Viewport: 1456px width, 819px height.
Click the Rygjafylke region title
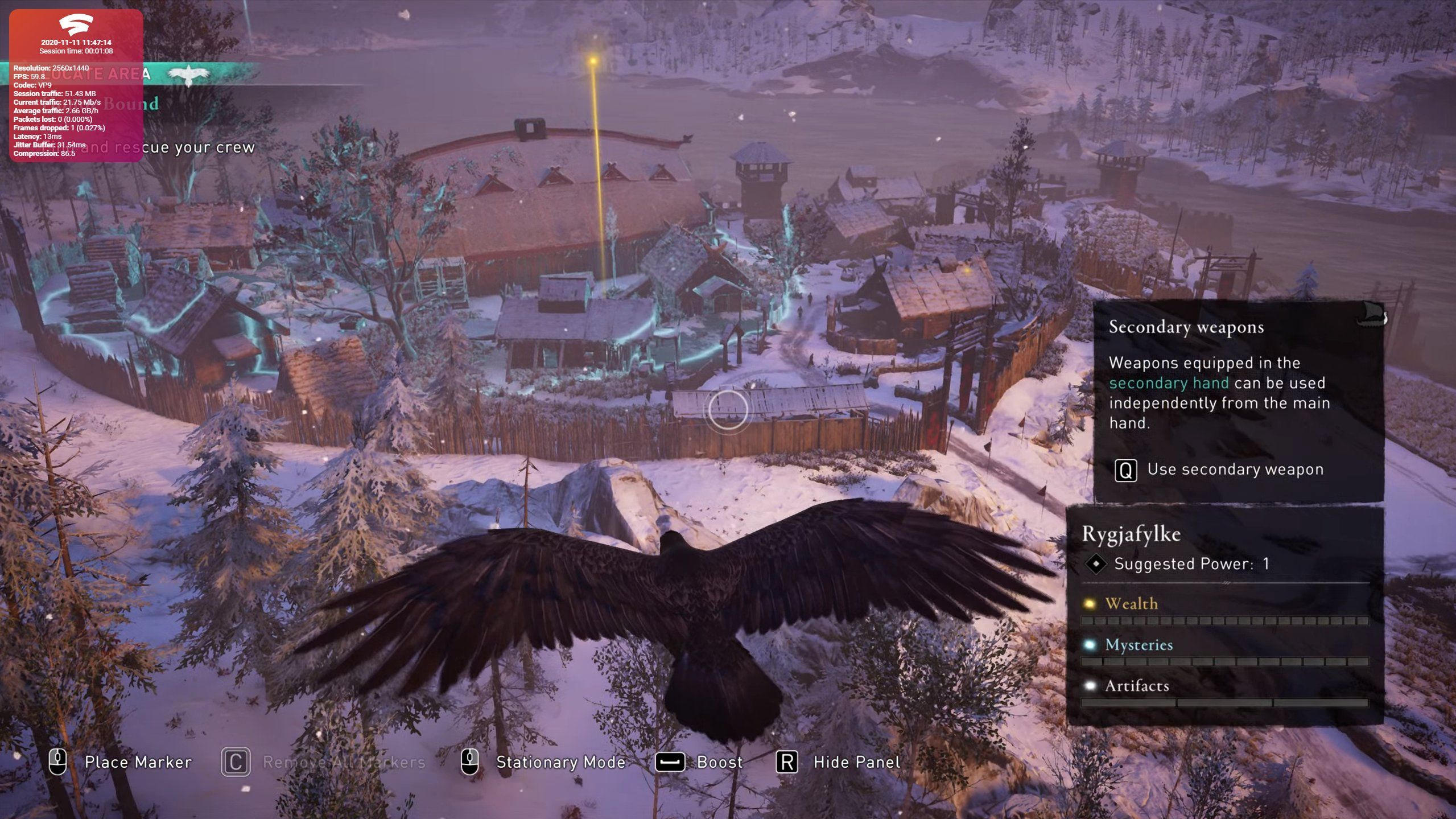[x=1131, y=534]
